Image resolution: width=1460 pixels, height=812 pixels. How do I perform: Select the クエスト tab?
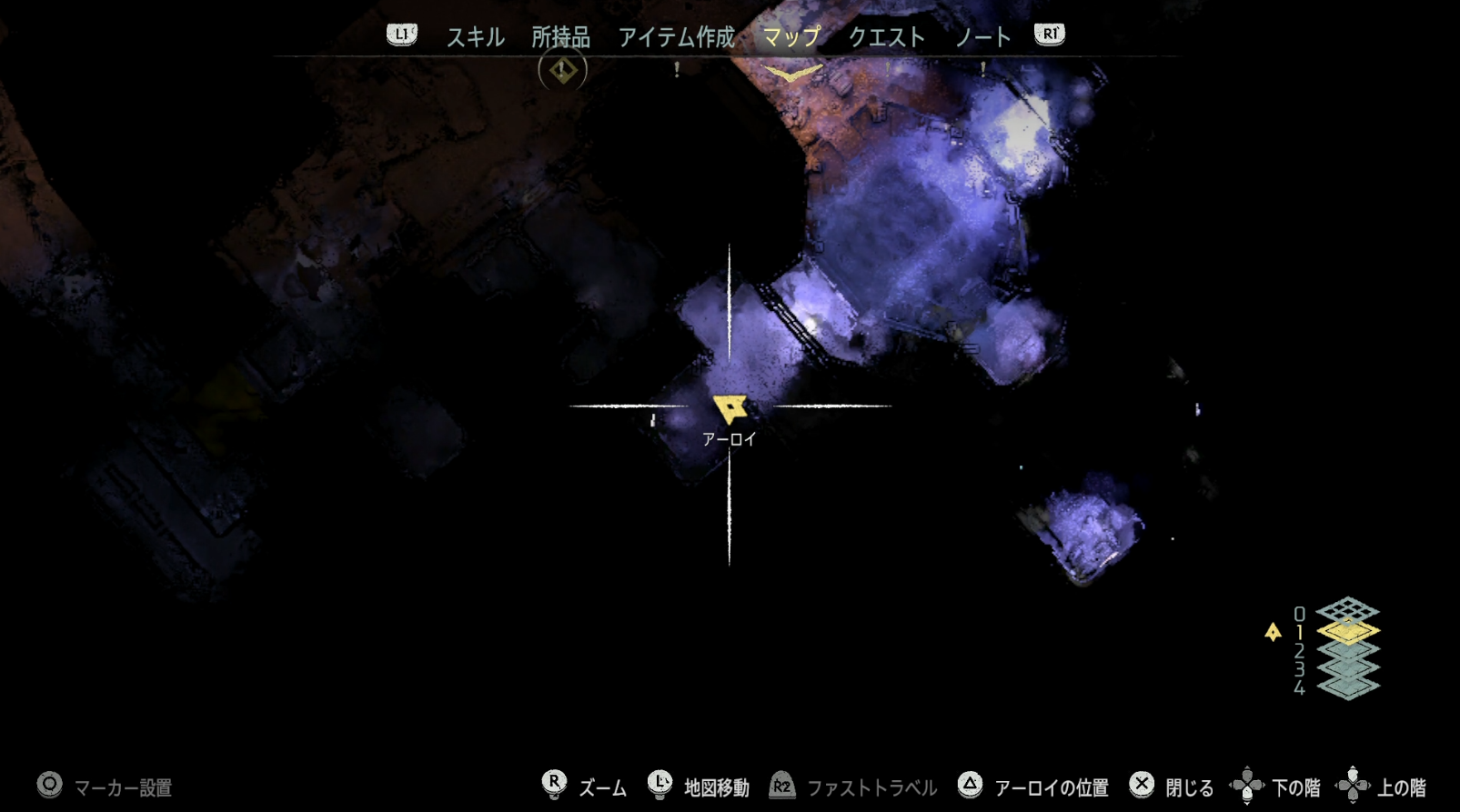click(x=887, y=37)
